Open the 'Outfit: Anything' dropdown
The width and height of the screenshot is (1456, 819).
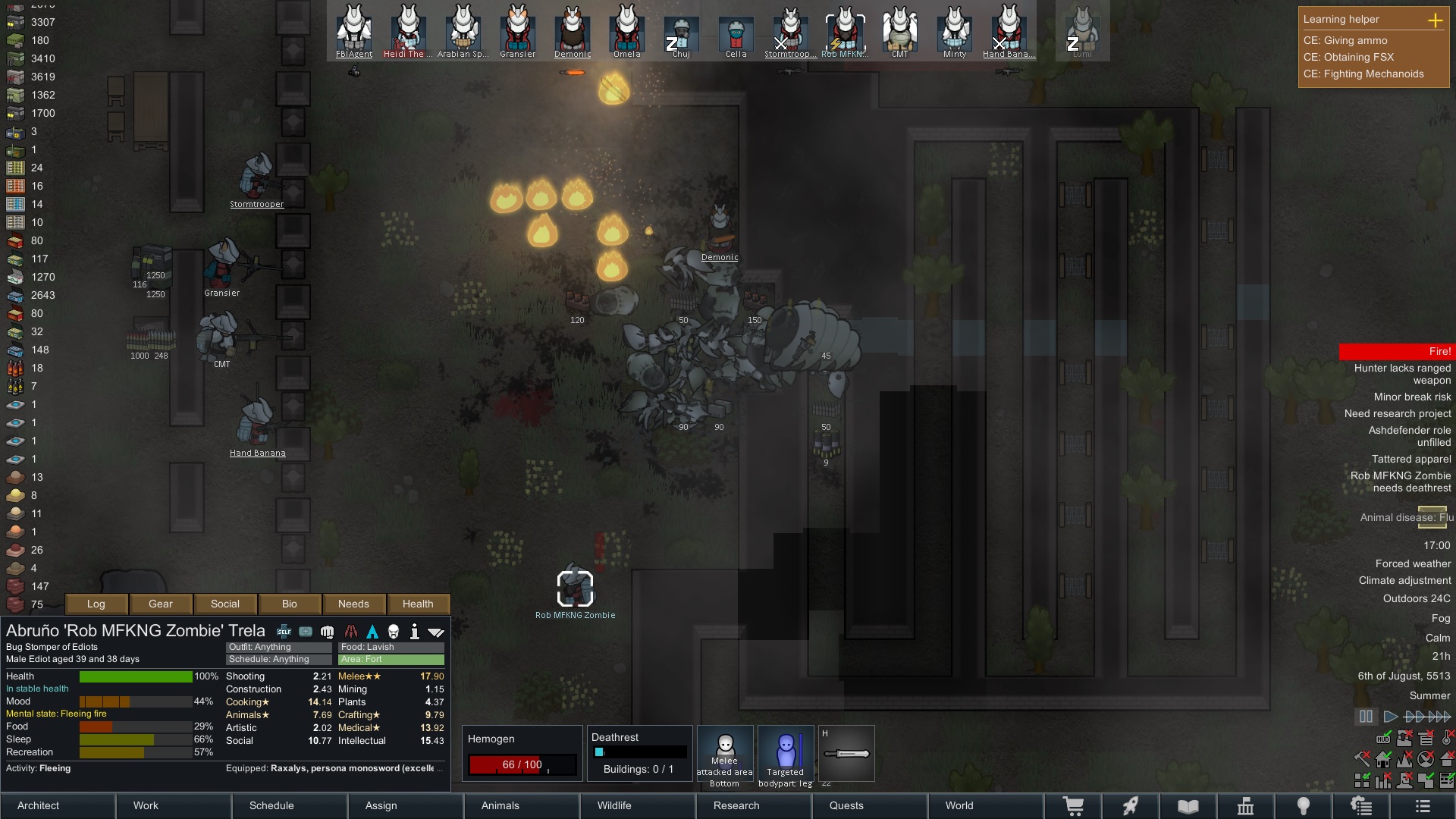277,647
